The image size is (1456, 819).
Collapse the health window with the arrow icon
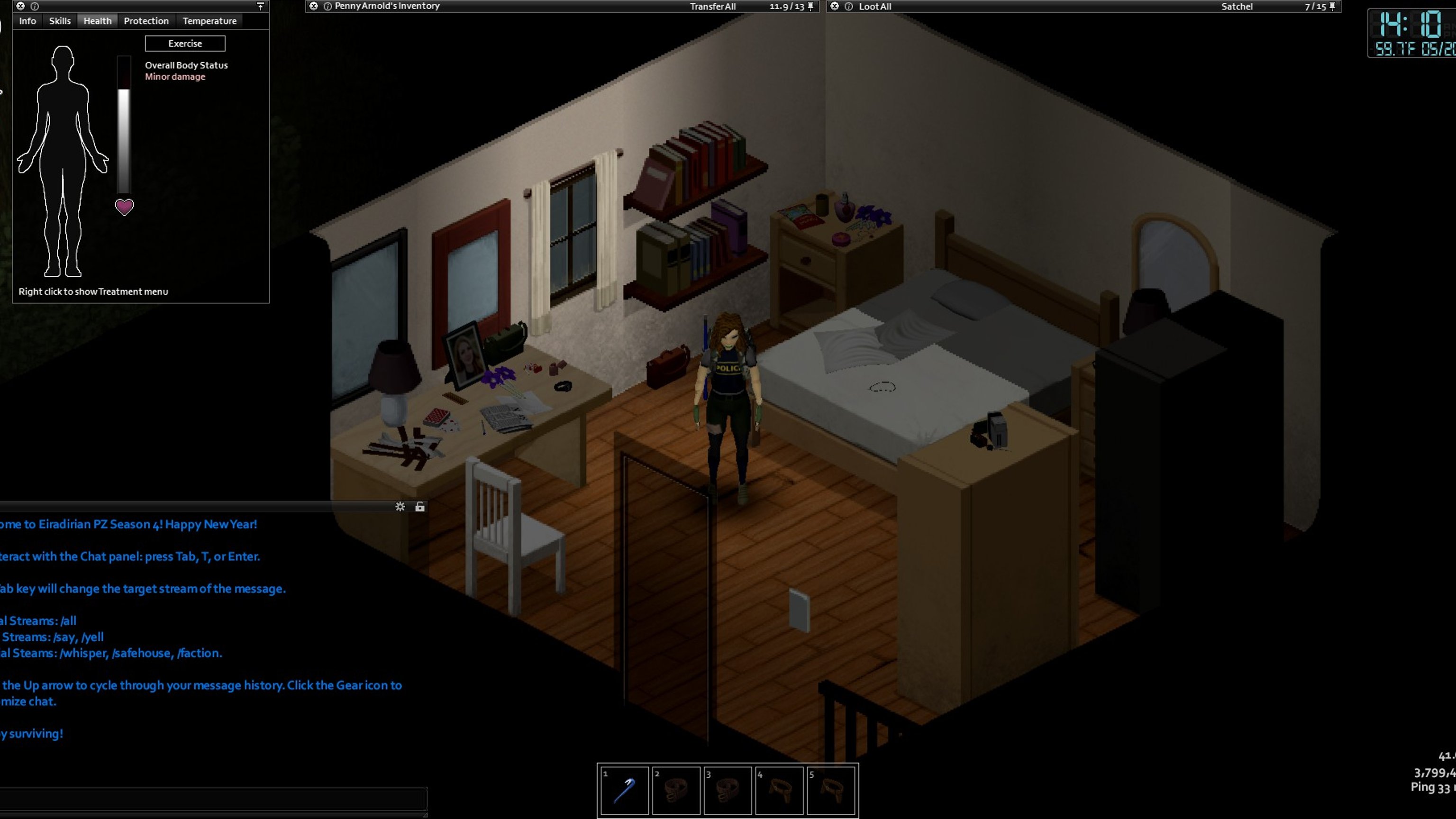point(261,6)
